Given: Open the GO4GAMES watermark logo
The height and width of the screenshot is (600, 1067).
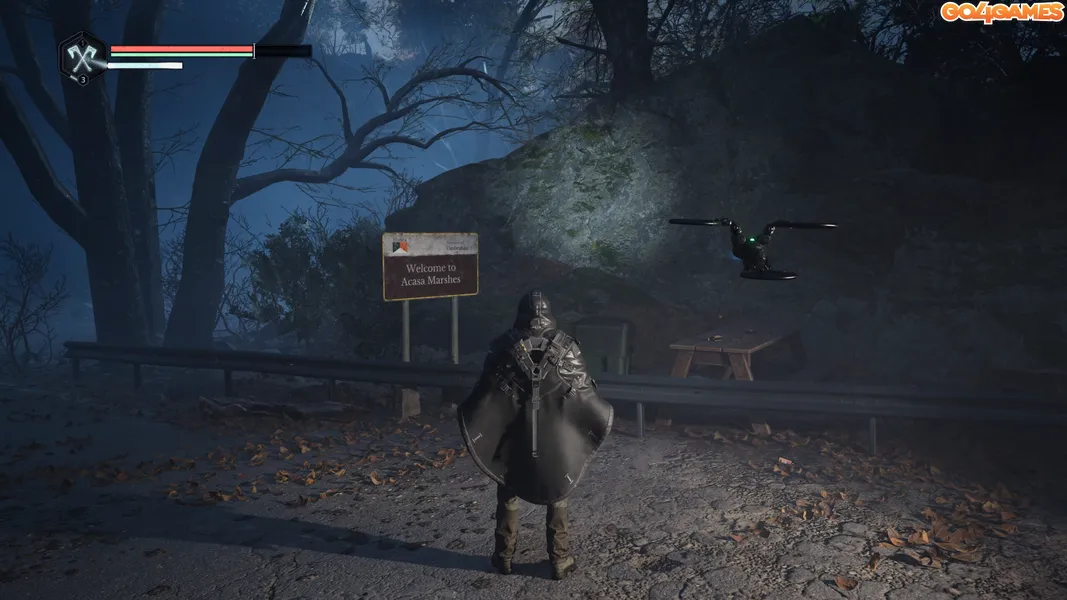Looking at the screenshot, I should point(1000,12).
